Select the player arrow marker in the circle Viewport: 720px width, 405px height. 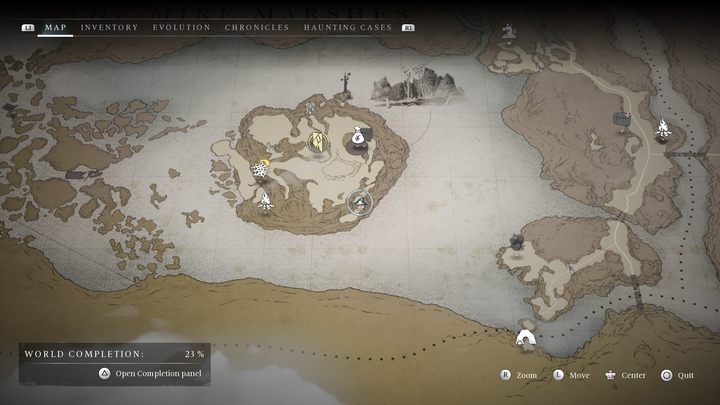[360, 203]
